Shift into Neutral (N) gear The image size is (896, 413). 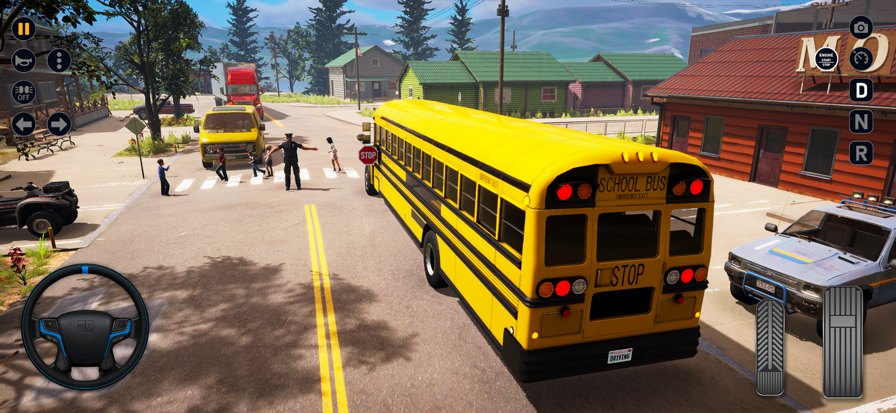(x=861, y=121)
